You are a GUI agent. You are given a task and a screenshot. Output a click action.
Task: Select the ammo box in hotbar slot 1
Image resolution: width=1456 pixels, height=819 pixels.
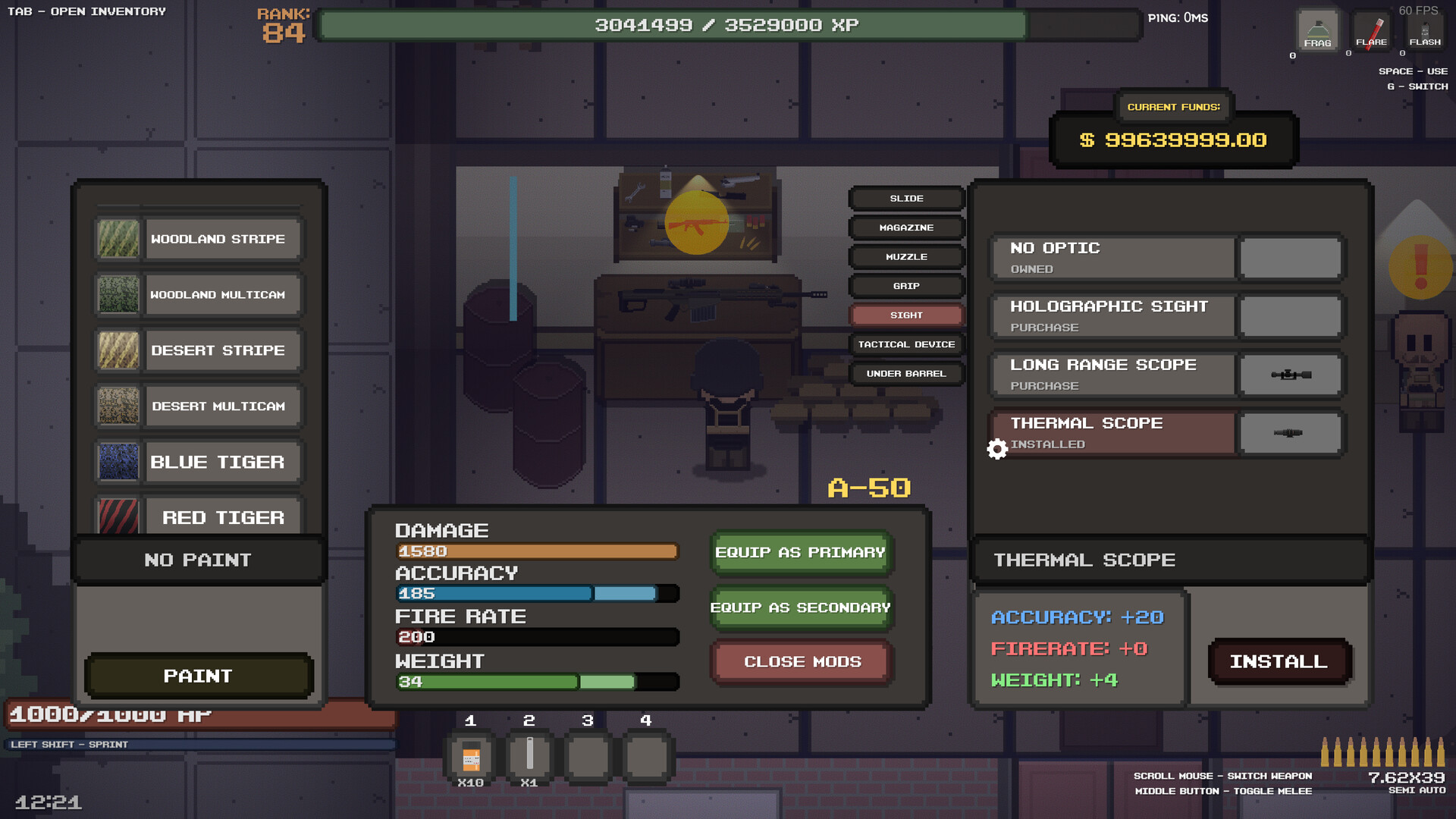tap(471, 757)
